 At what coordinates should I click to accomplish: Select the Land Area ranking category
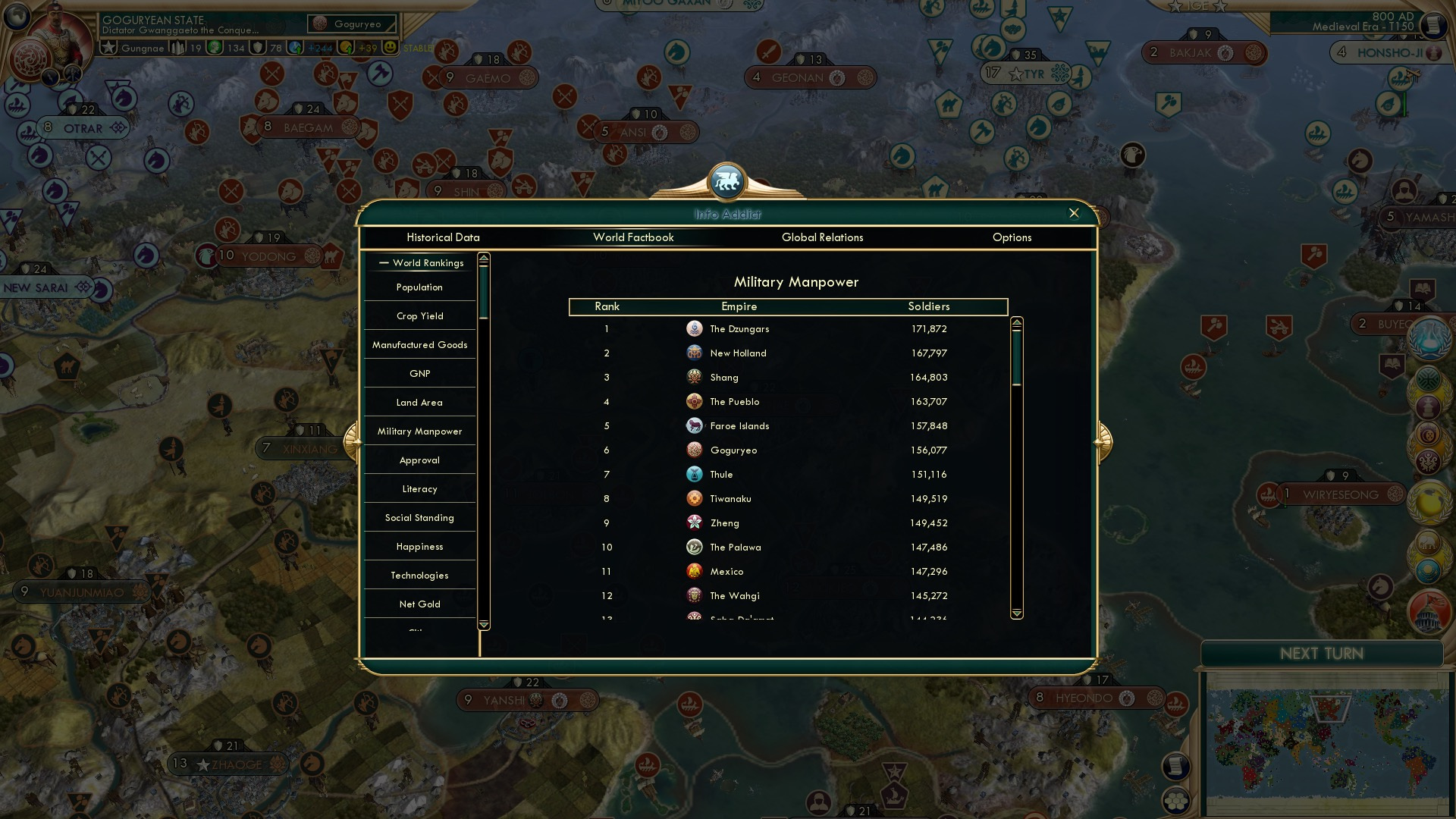coord(418,402)
